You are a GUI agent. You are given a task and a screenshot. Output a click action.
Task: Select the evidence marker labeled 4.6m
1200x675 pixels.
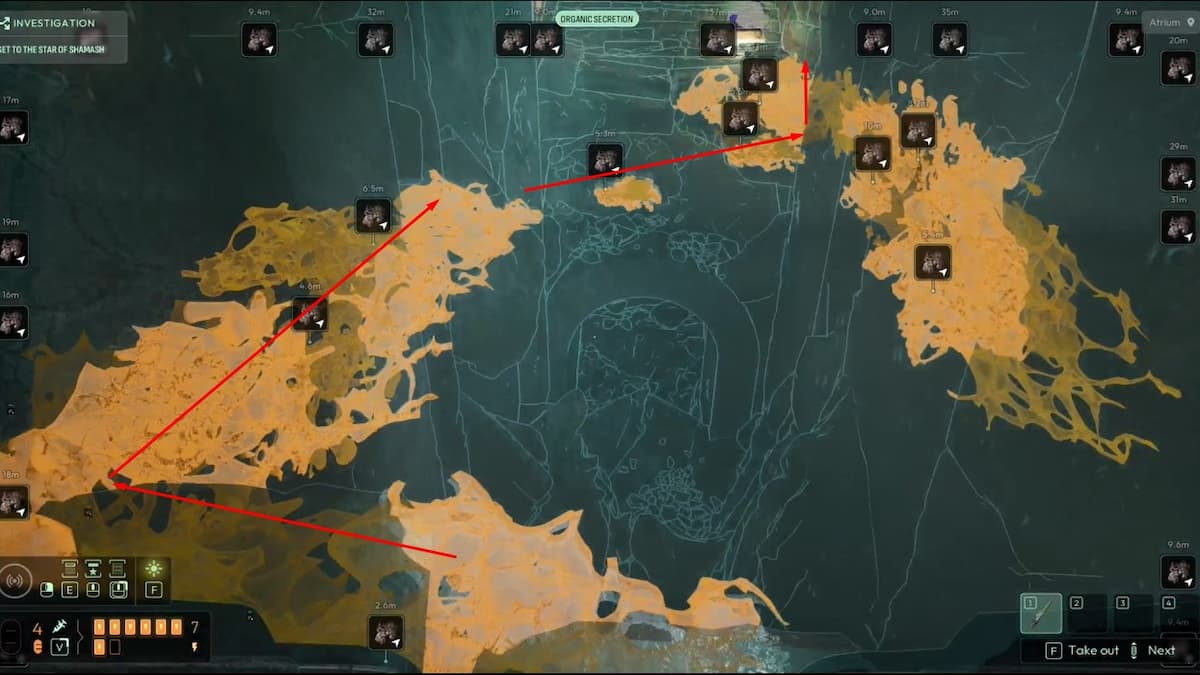coord(310,314)
